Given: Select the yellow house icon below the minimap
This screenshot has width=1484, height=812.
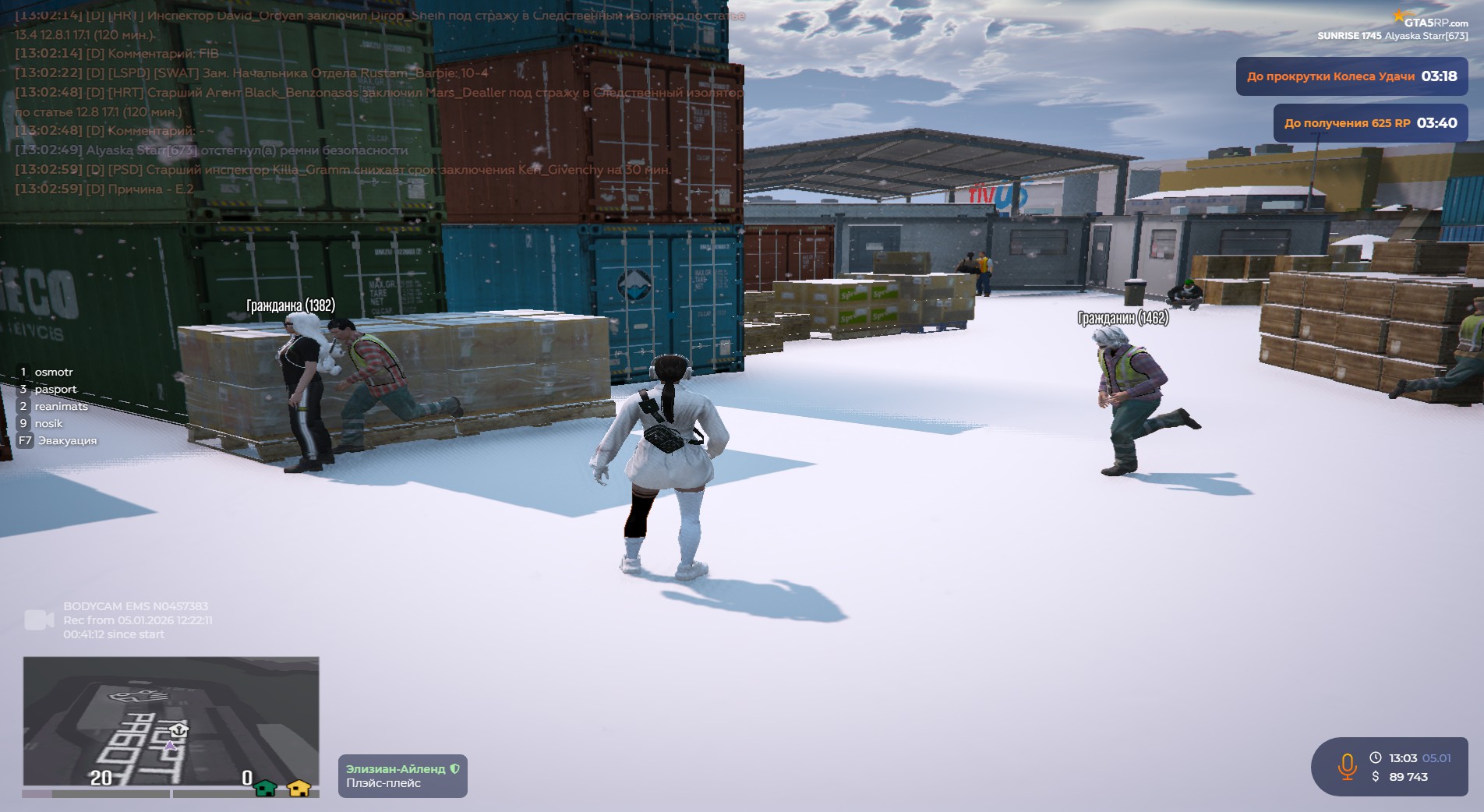Looking at the screenshot, I should coord(299,788).
